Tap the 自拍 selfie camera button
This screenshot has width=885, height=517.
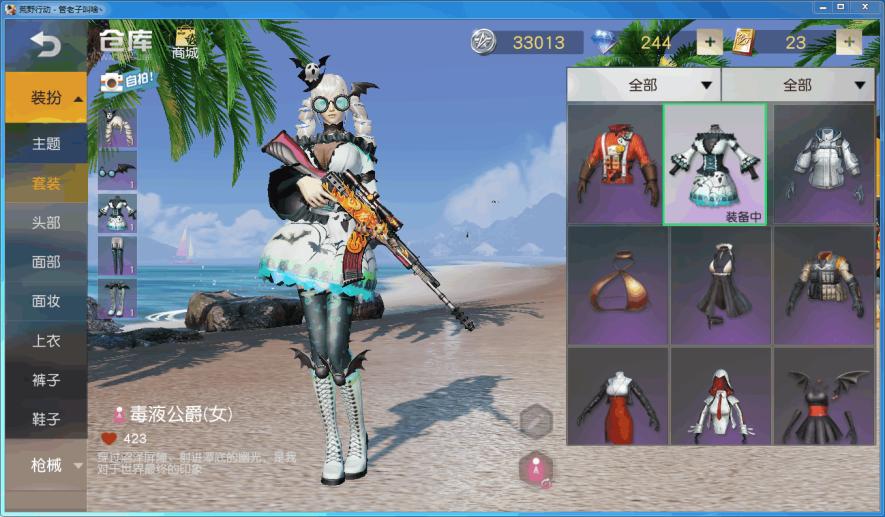pyautogui.click(x=128, y=82)
